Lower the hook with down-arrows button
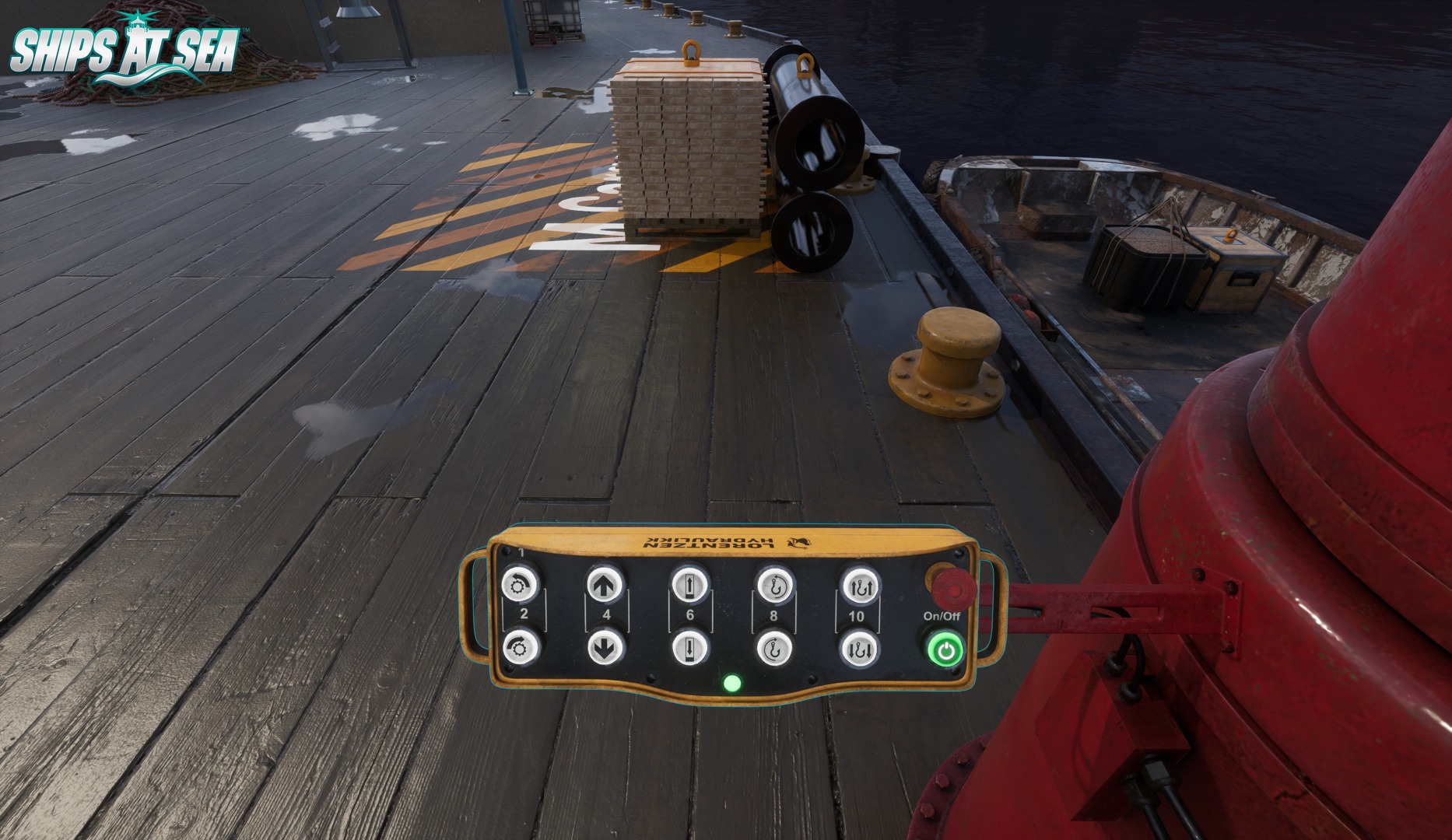Screen dimensions: 1452x840 pyautogui.click(x=858, y=647)
